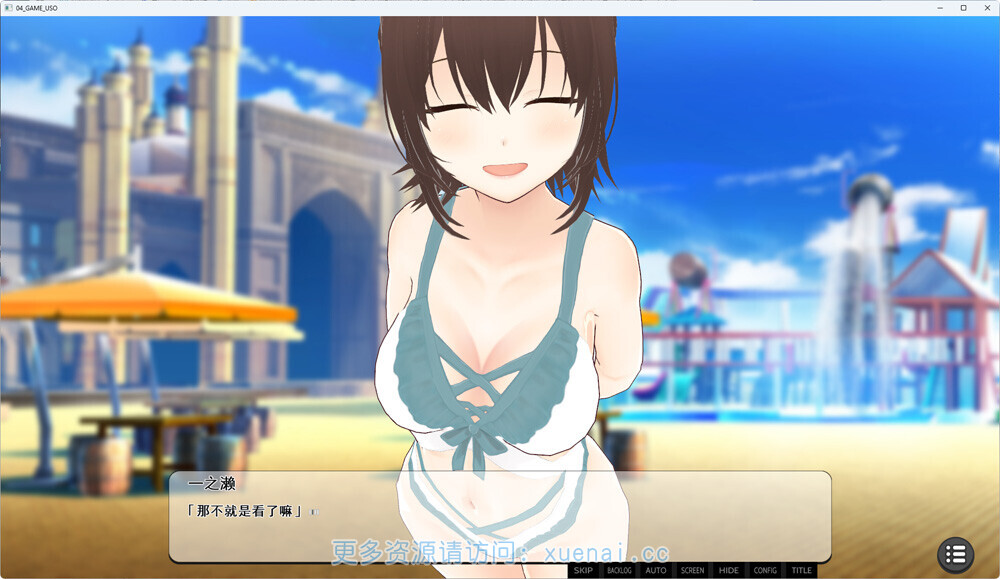Screen dimensions: 1000x579
Task: Click the SKIP button
Action: pos(583,571)
